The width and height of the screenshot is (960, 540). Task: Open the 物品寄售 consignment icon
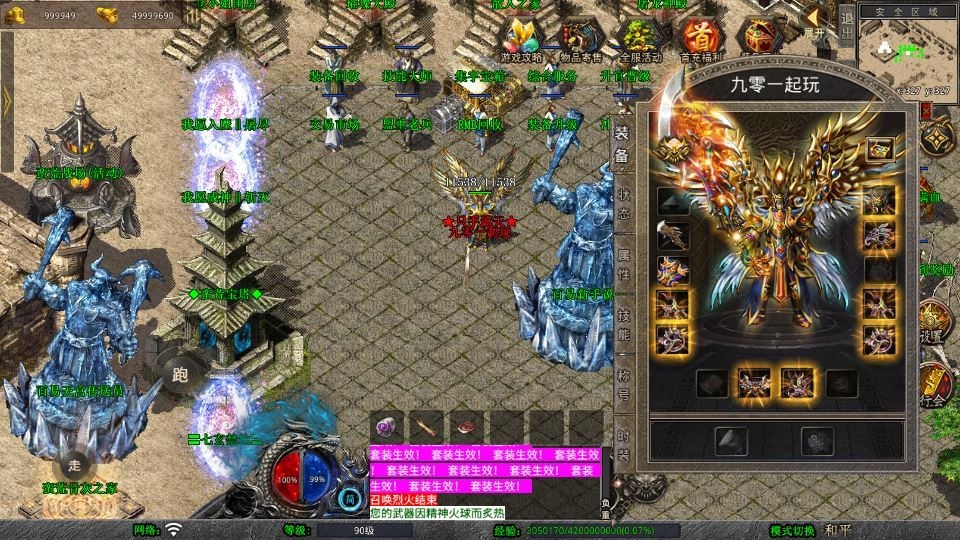point(582,38)
